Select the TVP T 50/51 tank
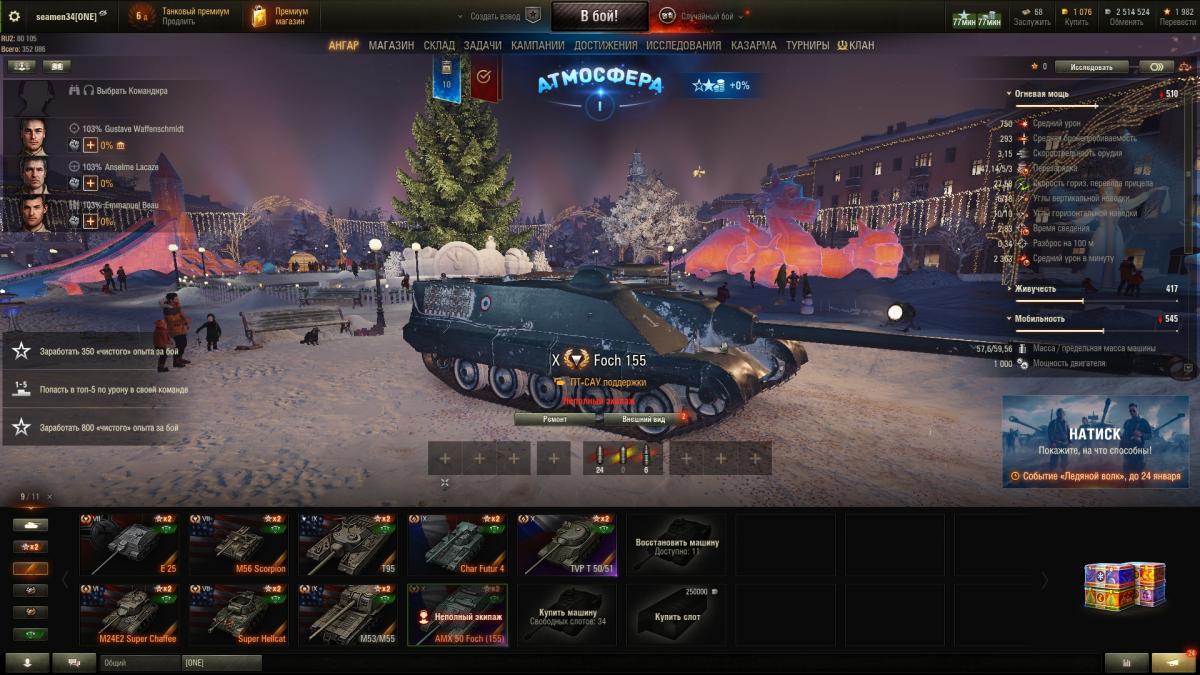This screenshot has width=1200, height=675. (x=567, y=545)
